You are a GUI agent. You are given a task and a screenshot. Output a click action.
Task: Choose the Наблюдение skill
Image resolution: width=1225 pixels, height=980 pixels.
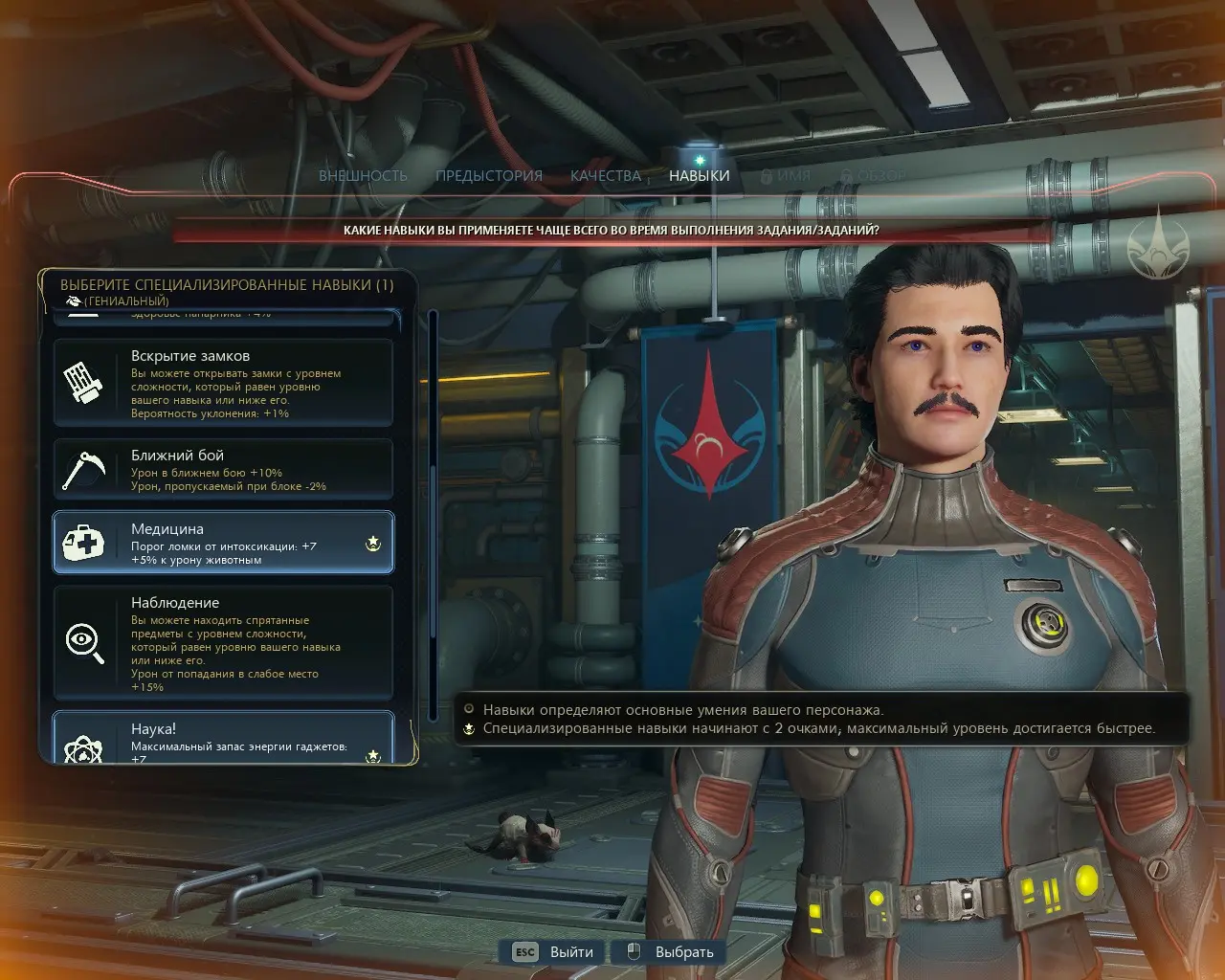click(223, 642)
